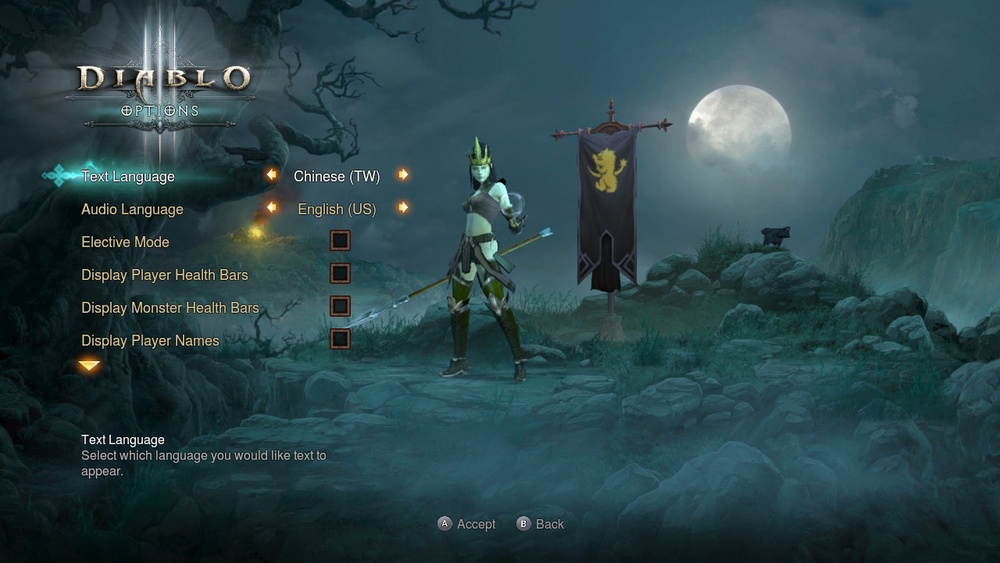
Task: Choose the Accept button
Action: click(x=467, y=524)
